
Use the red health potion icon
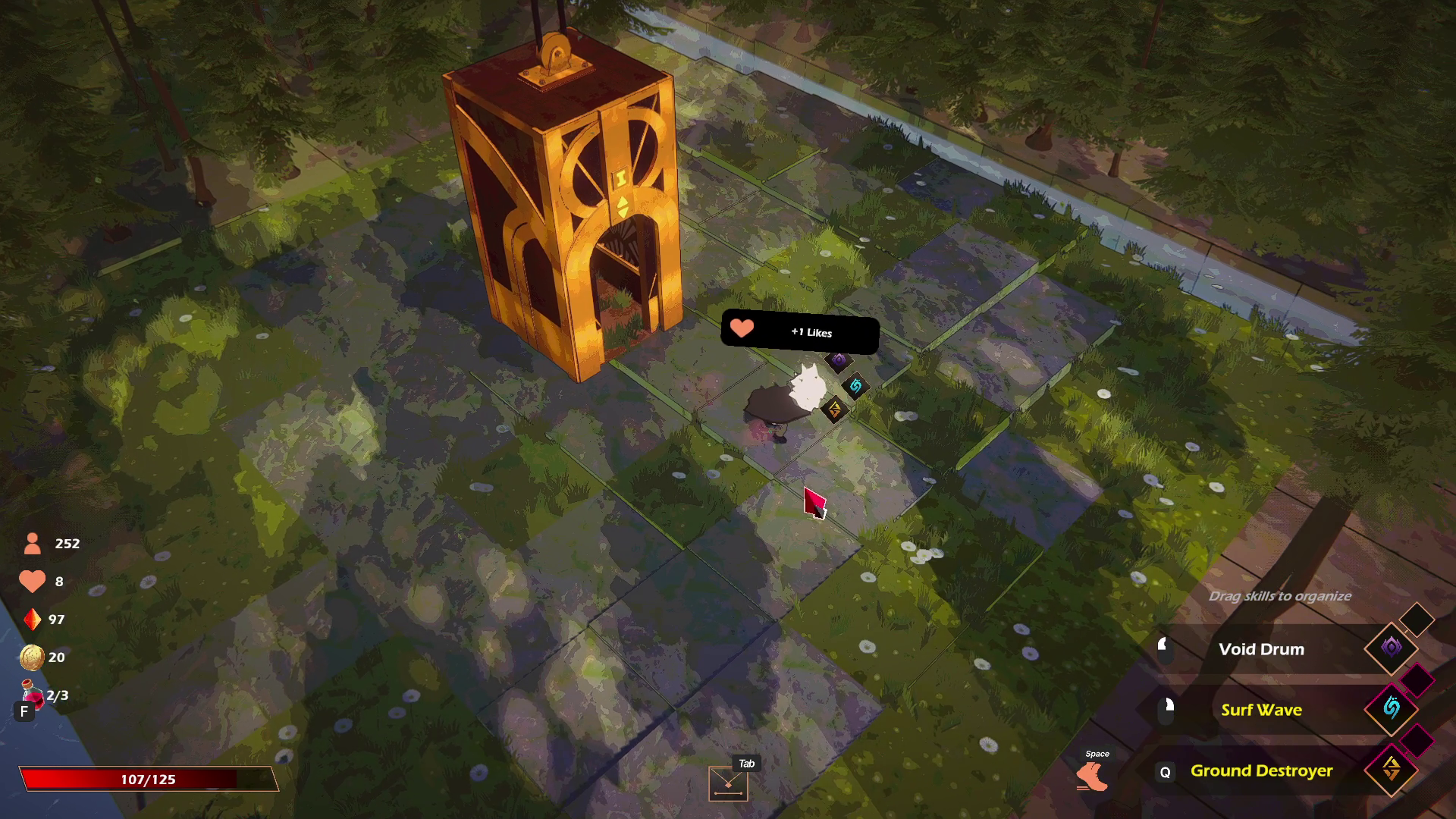(33, 692)
